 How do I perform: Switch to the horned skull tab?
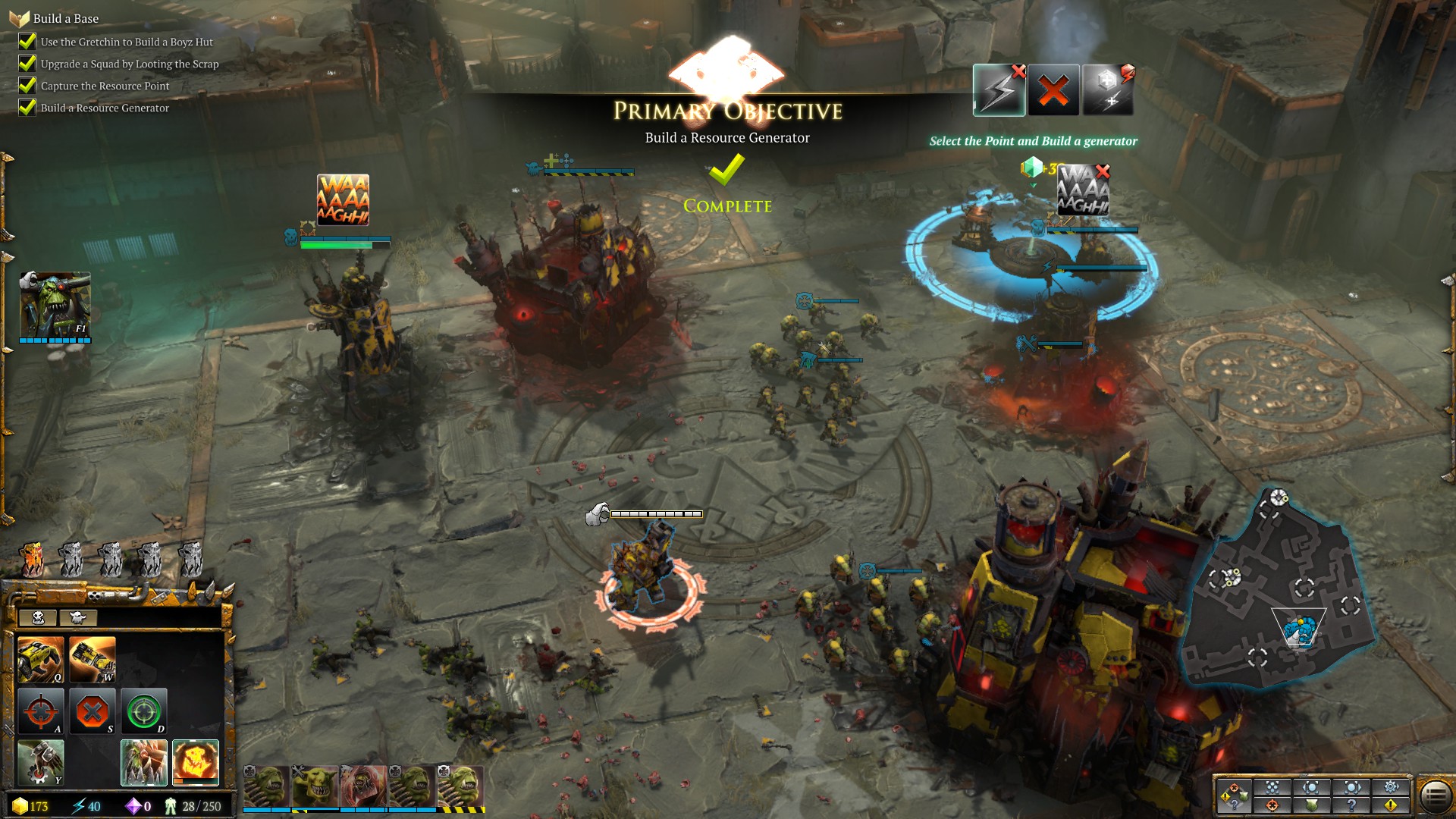coord(77,618)
